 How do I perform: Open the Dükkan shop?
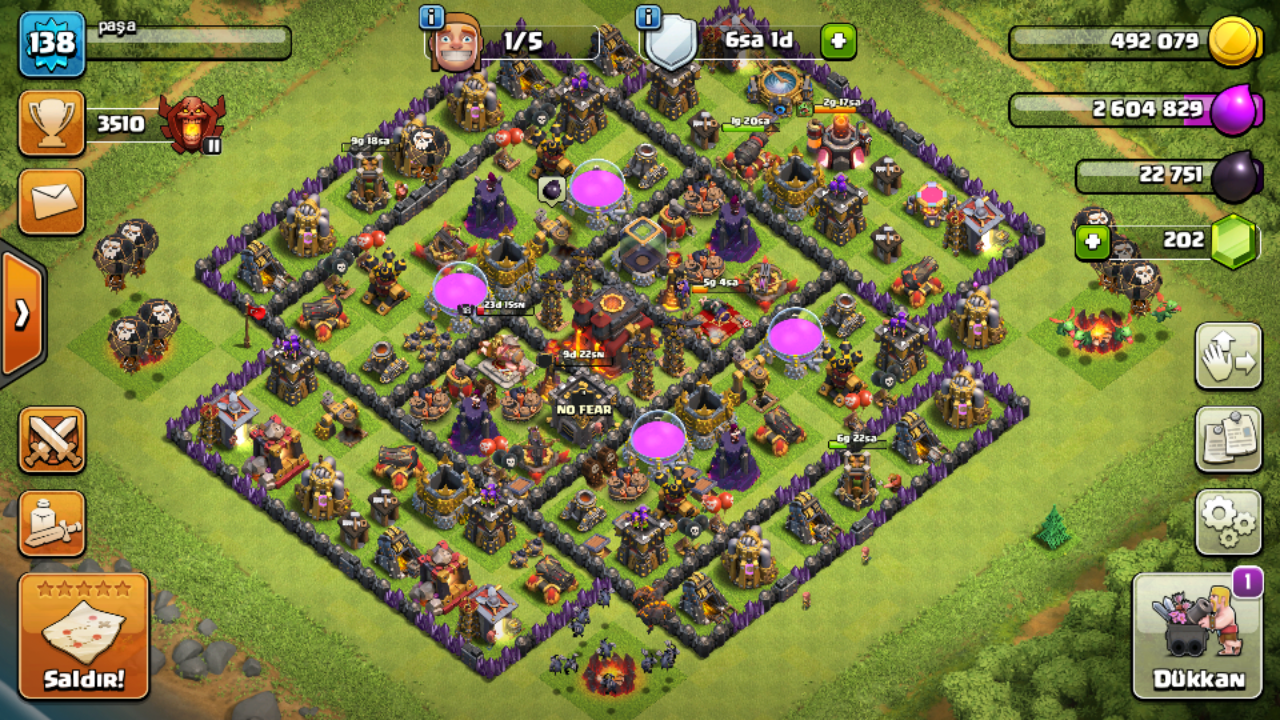pyautogui.click(x=1197, y=636)
